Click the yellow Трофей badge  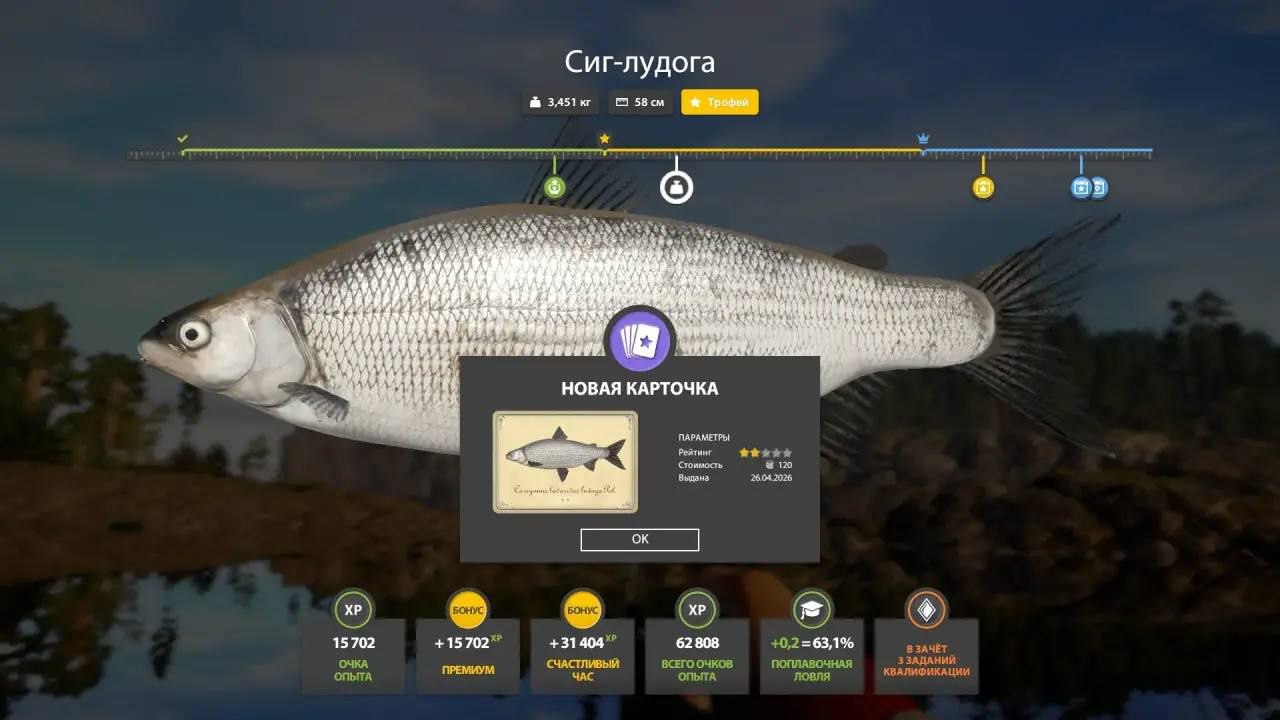pyautogui.click(x=719, y=101)
